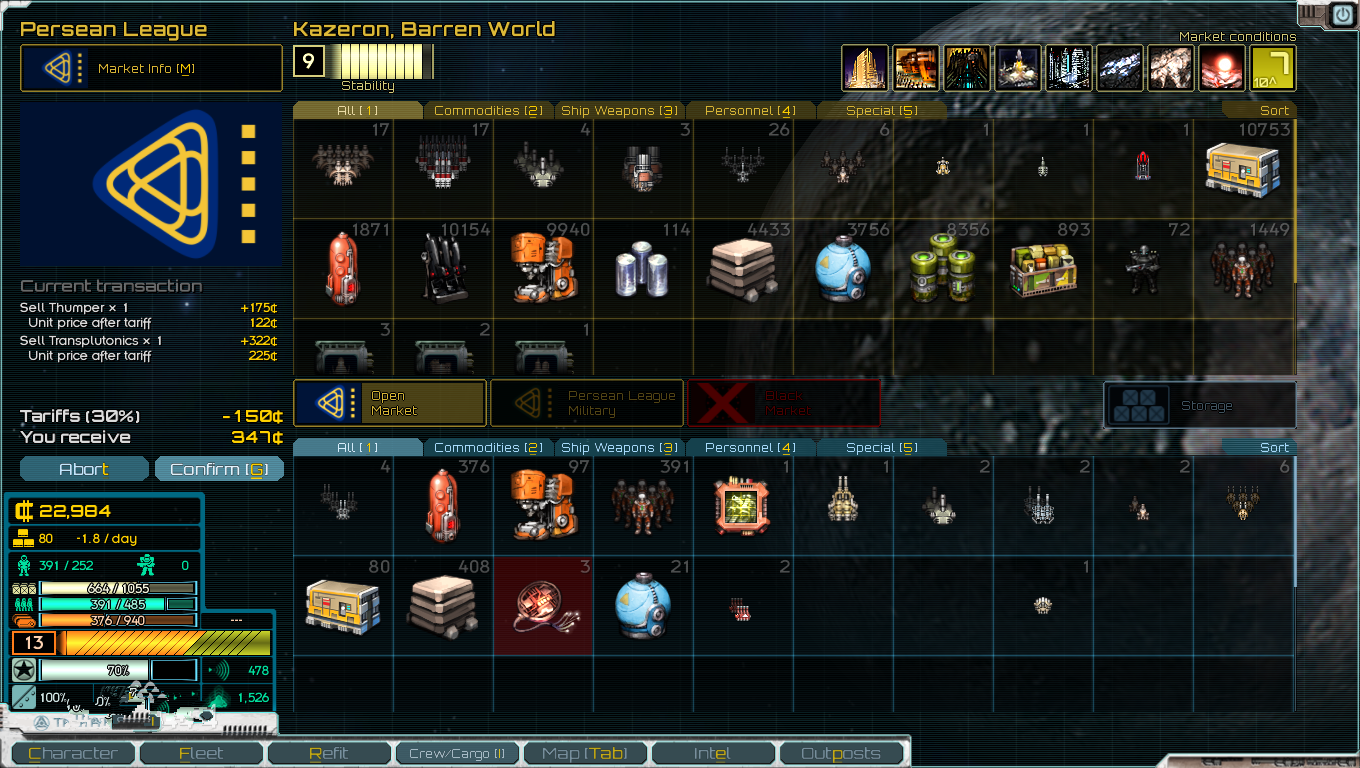
Task: Show market Ship Weapons tab
Action: tap(619, 110)
